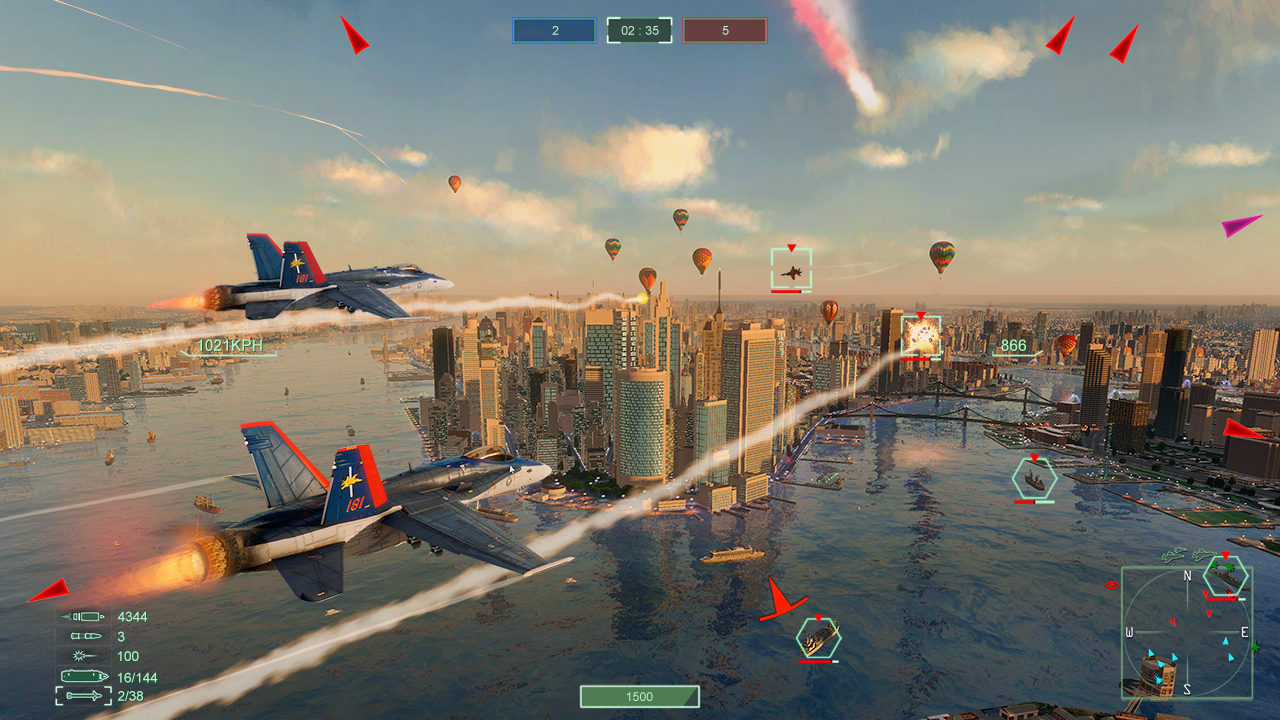
Task: Click the red eye spectator icon near minimap
Action: [x=1111, y=585]
